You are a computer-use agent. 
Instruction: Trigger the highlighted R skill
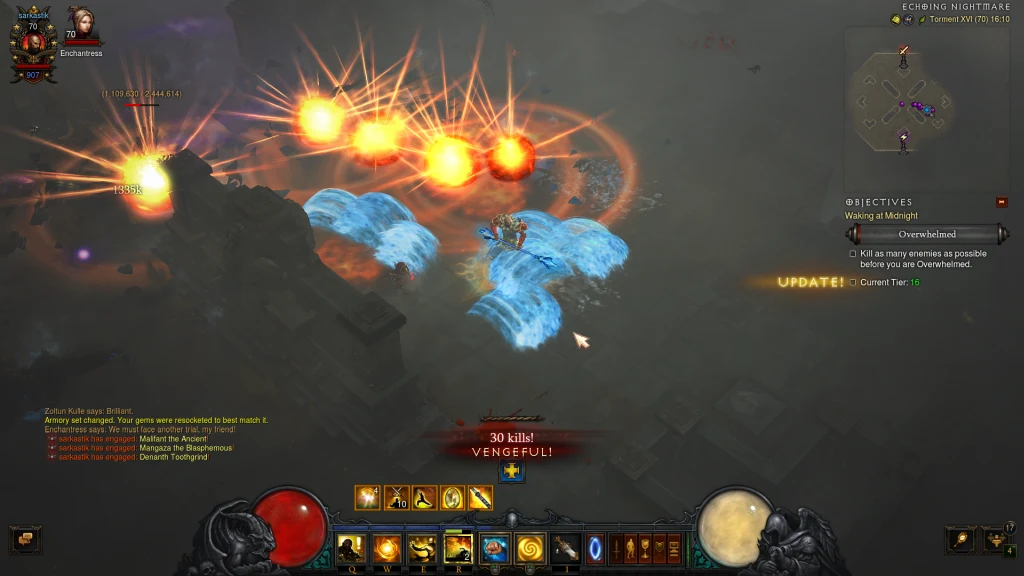click(x=459, y=548)
